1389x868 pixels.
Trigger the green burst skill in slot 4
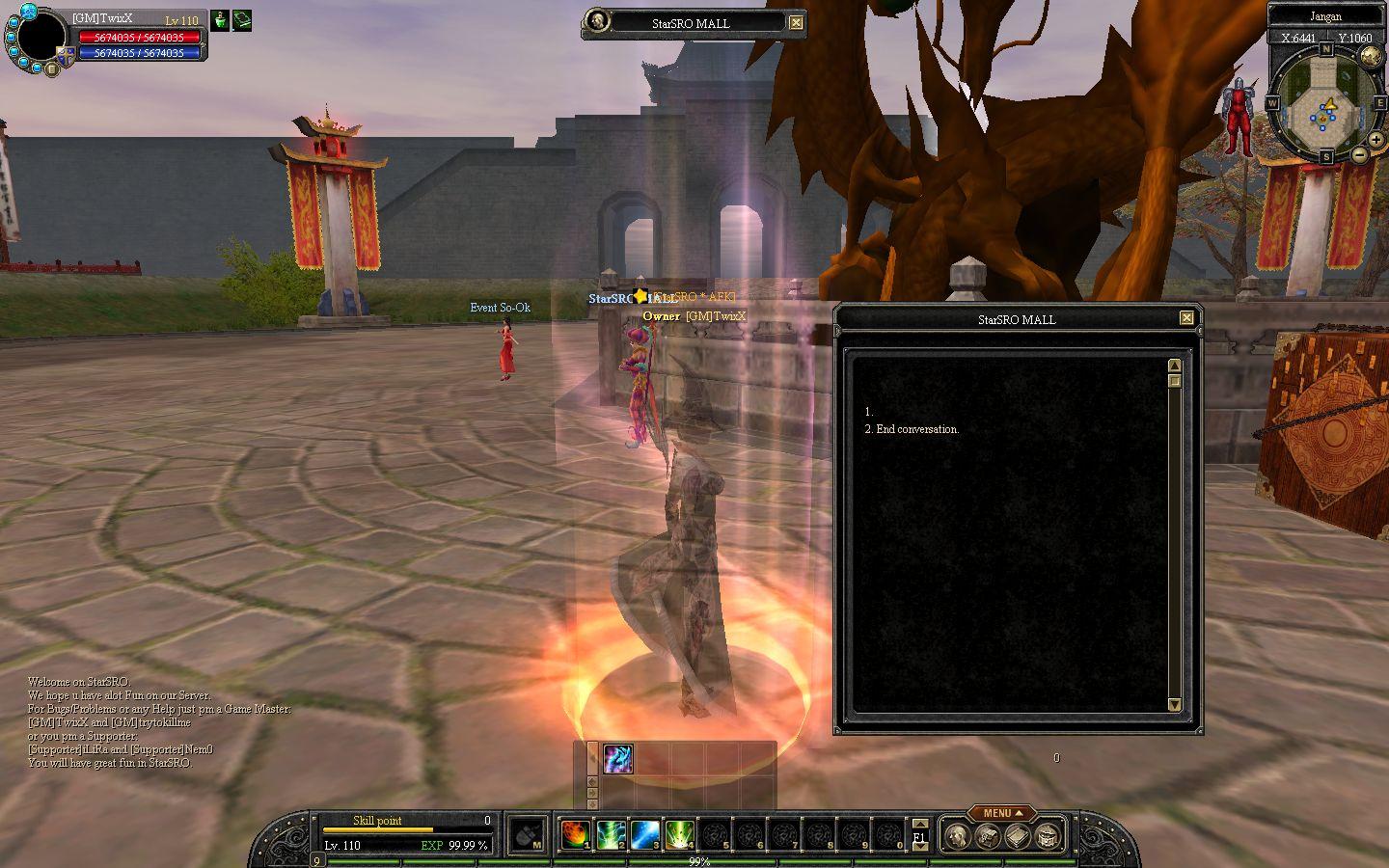(680, 834)
